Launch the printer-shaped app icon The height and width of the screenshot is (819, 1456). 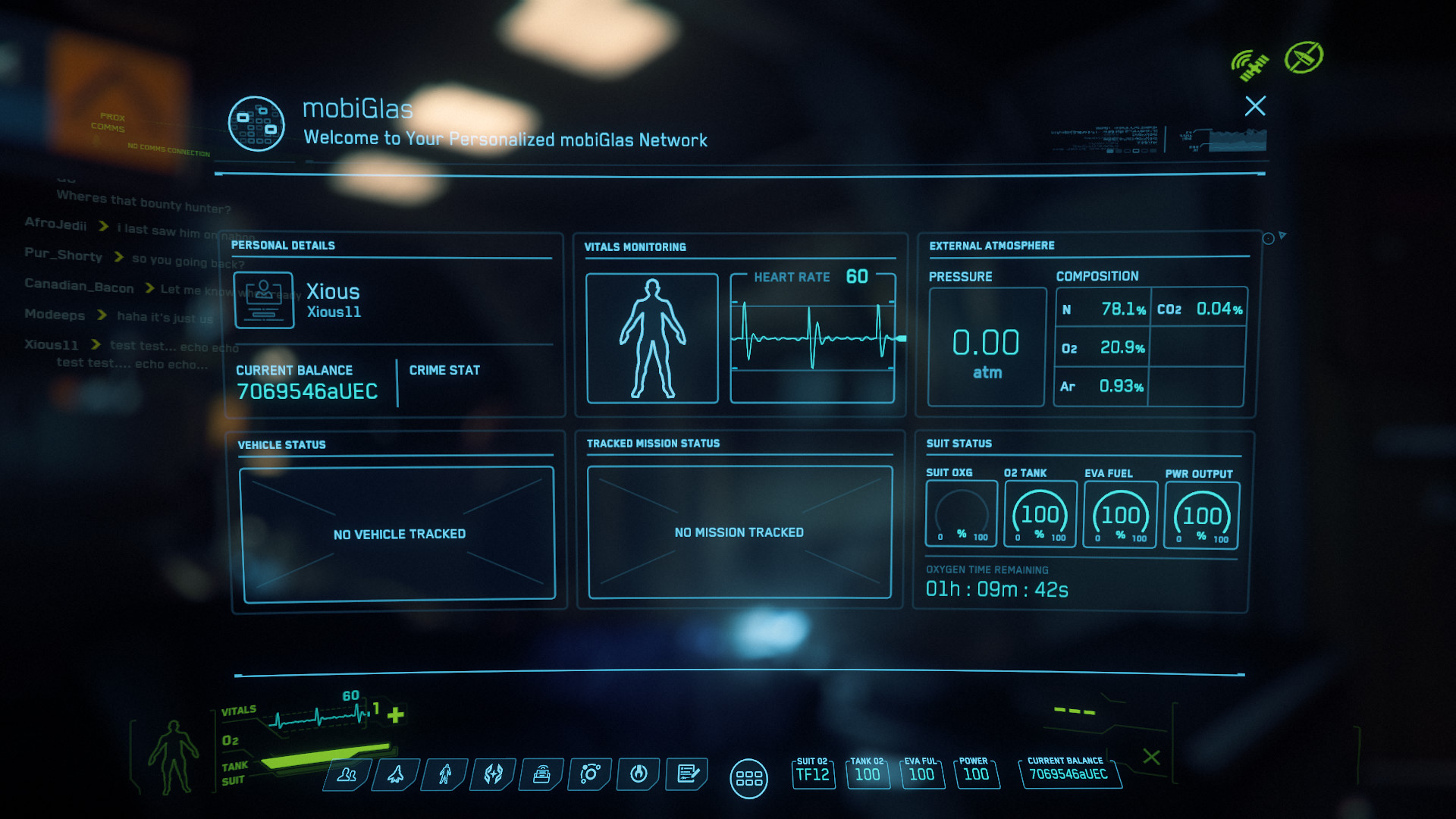click(x=541, y=774)
